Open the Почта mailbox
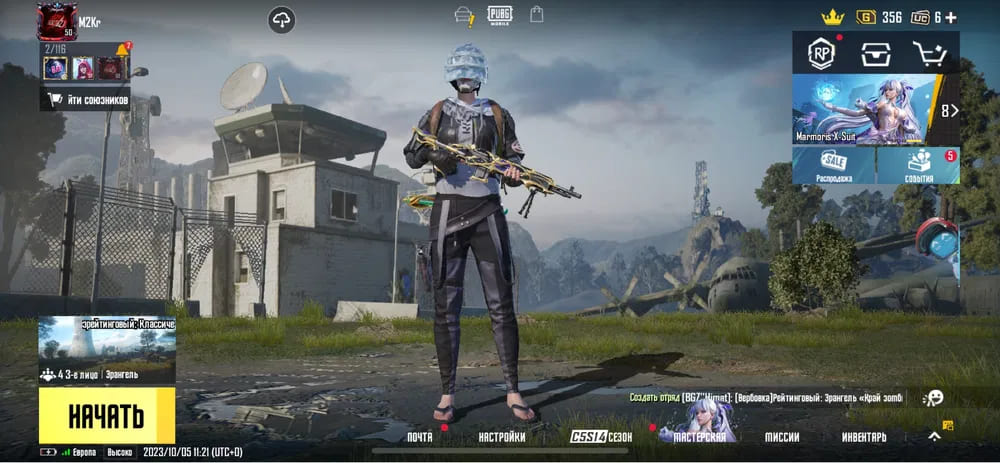1000x463 pixels. 420,437
